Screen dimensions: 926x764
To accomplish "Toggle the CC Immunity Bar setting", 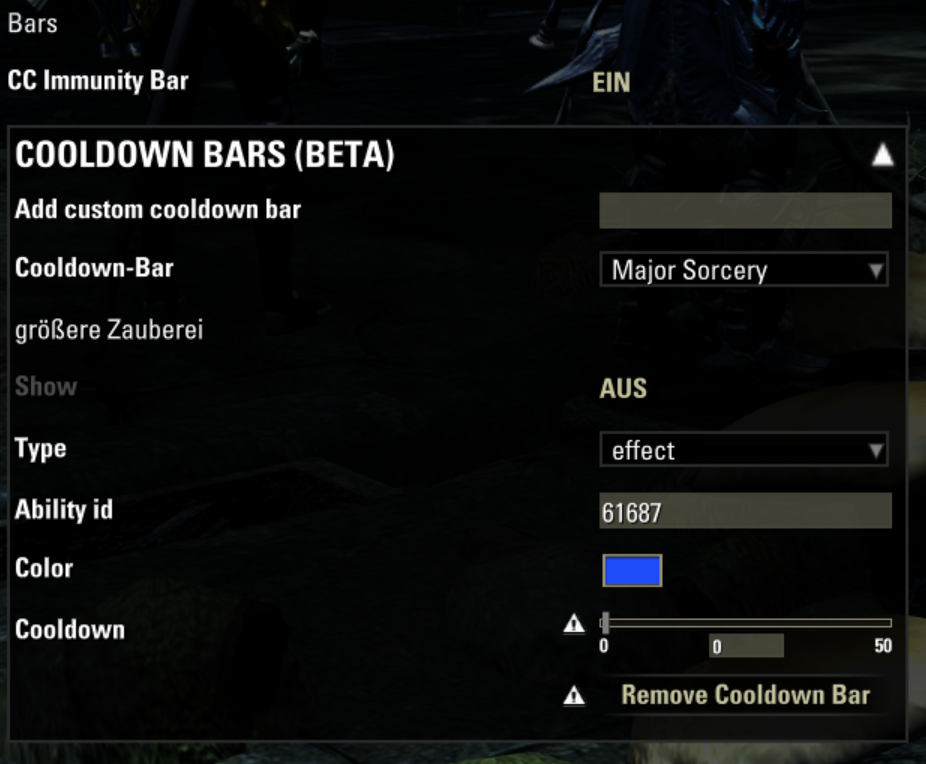I will click(611, 82).
